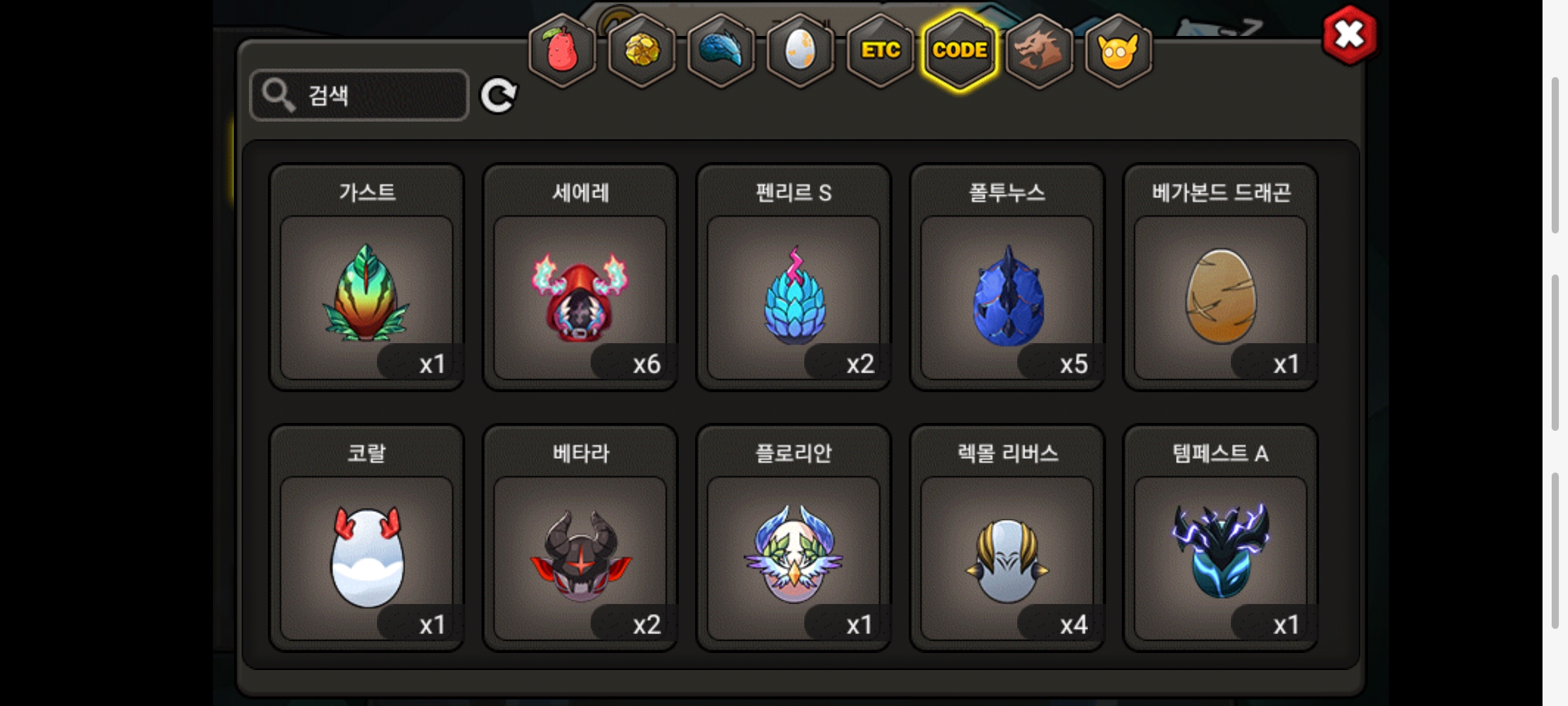Show the white egg tab
Screen dimensions: 1568x706
point(800,50)
